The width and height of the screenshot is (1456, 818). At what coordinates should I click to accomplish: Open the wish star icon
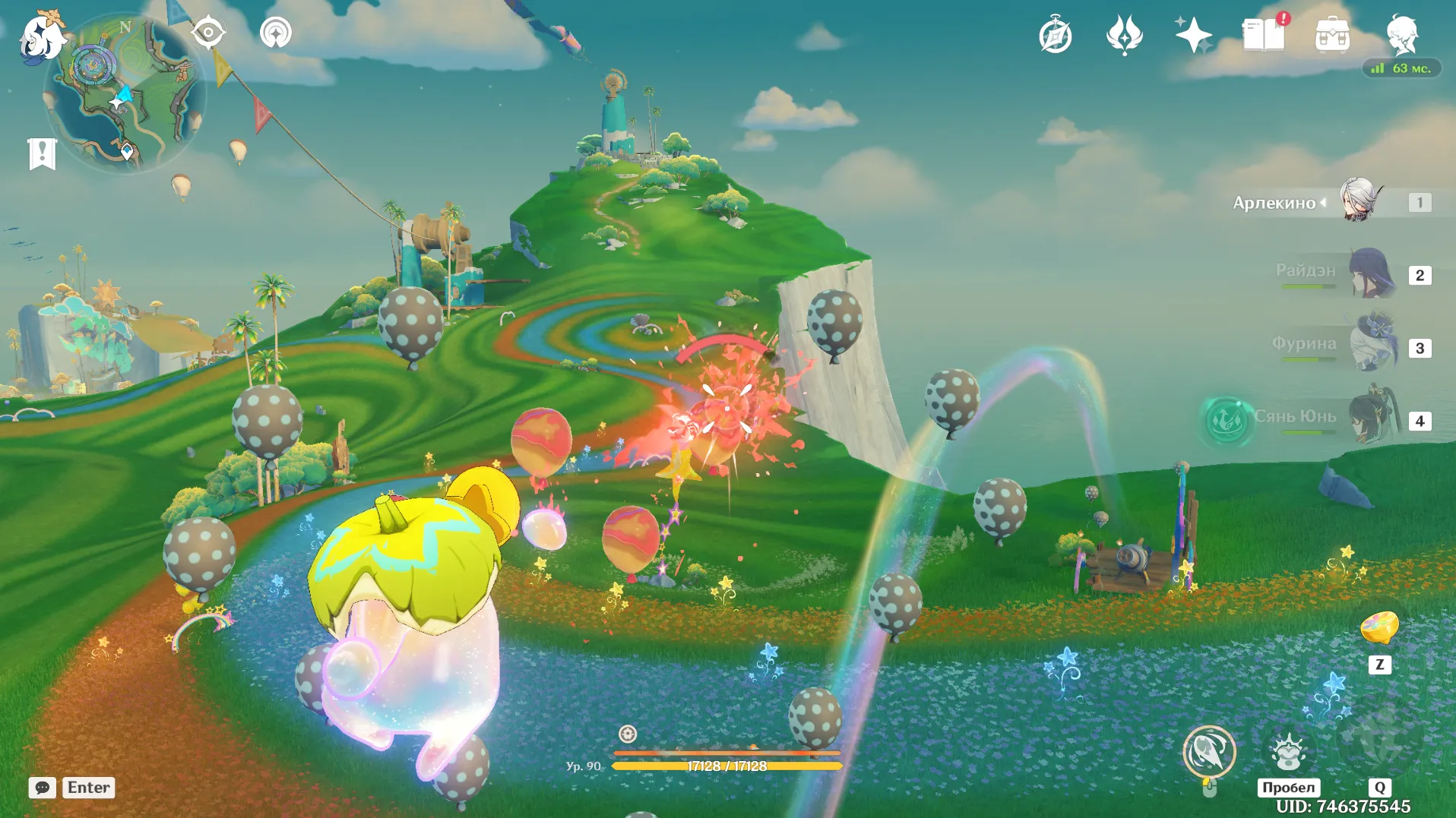[1193, 35]
